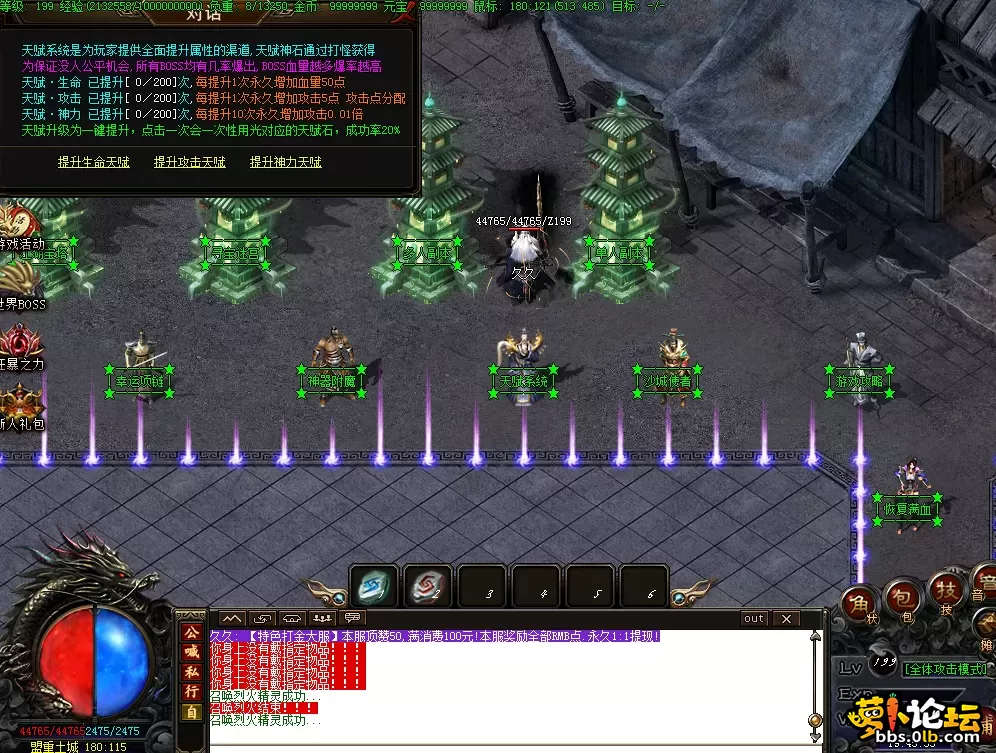This screenshot has width=996, height=753.
Task: Open the 角 character status panel
Action: 859,603
